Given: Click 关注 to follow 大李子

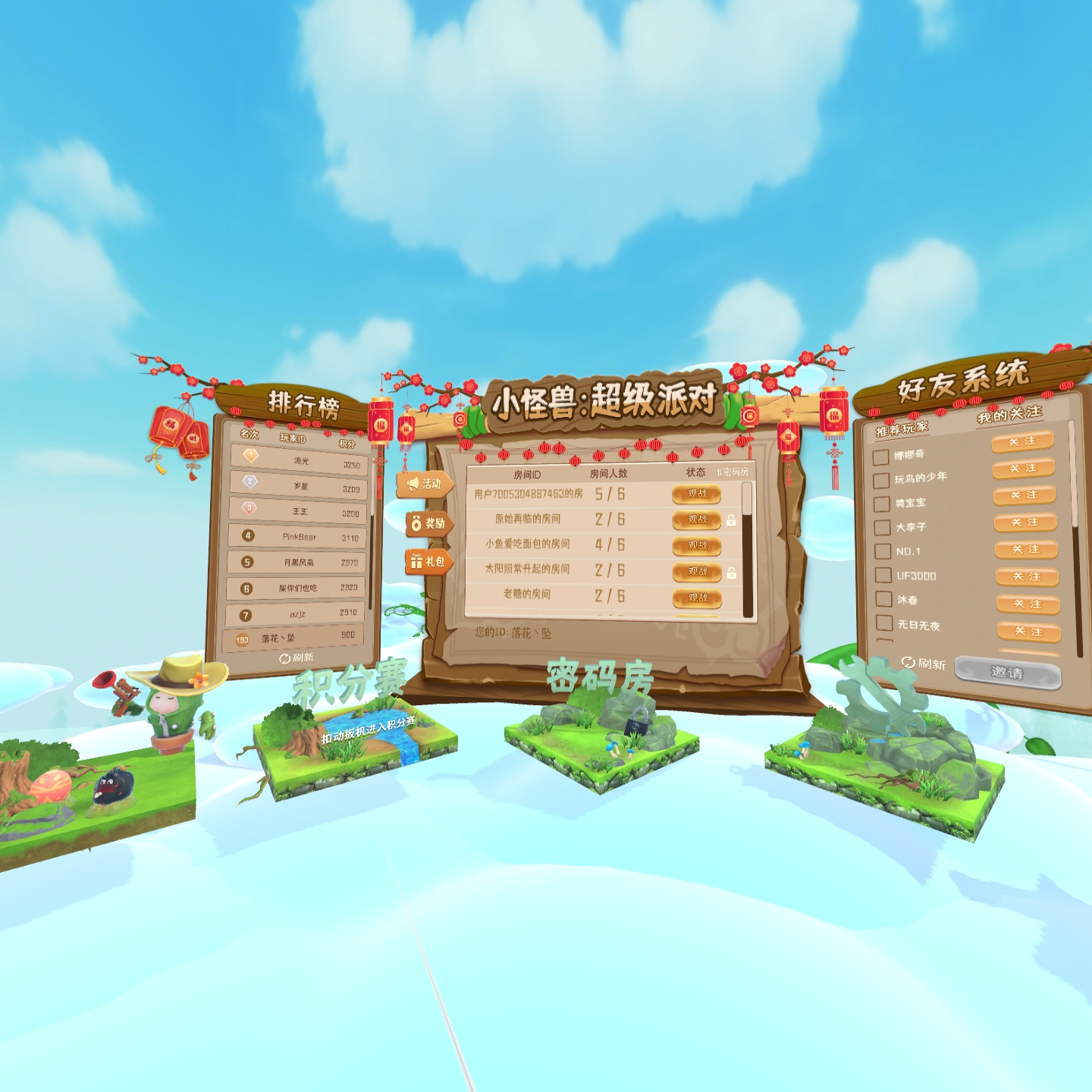Looking at the screenshot, I should 1026,522.
